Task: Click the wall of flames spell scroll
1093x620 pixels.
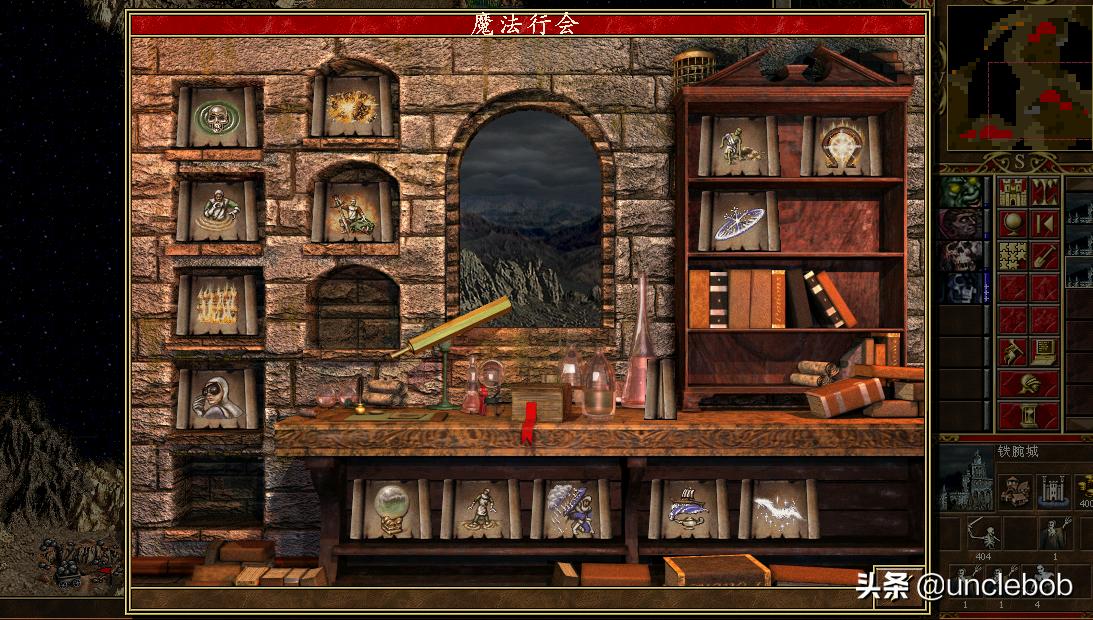Action: 218,304
